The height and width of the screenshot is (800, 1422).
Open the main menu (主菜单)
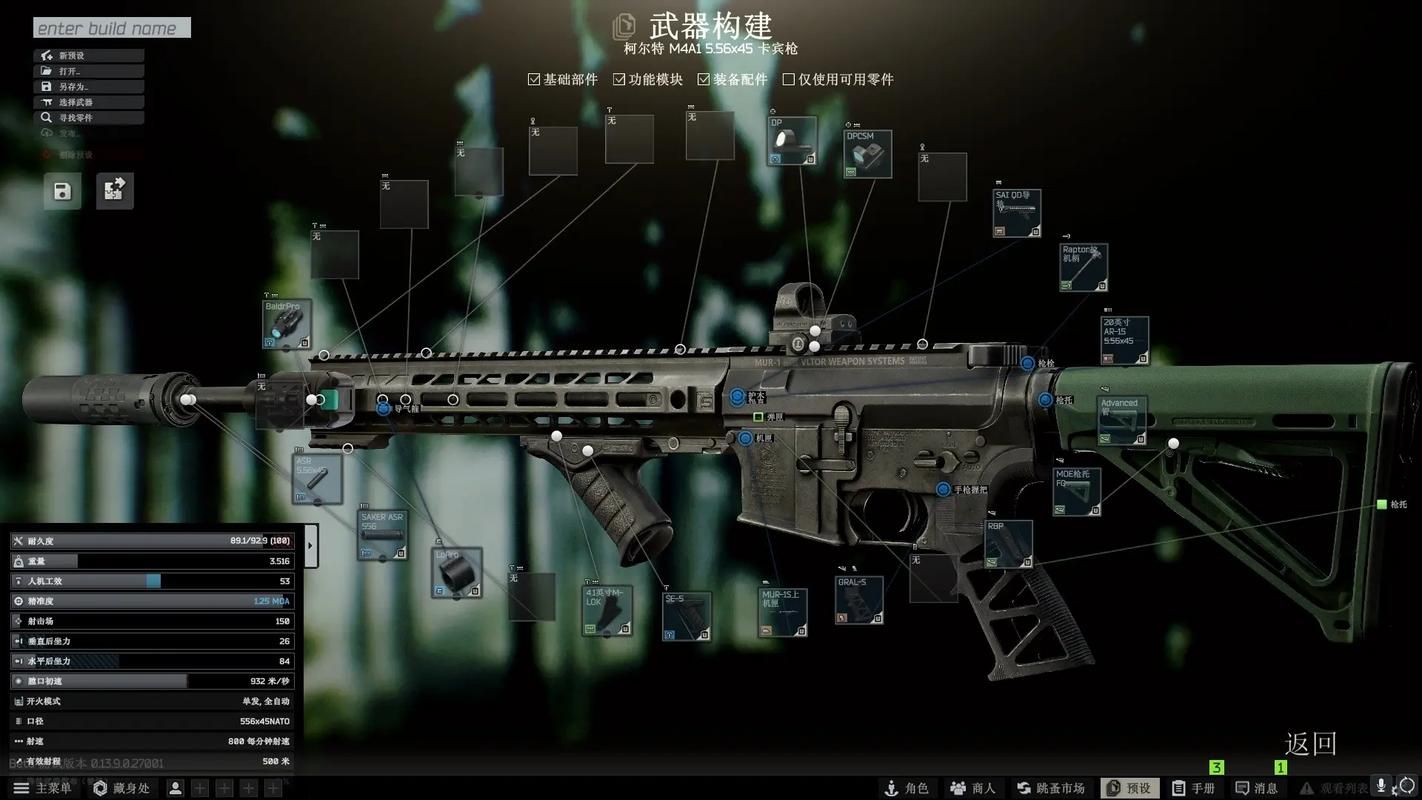pyautogui.click(x=42, y=788)
